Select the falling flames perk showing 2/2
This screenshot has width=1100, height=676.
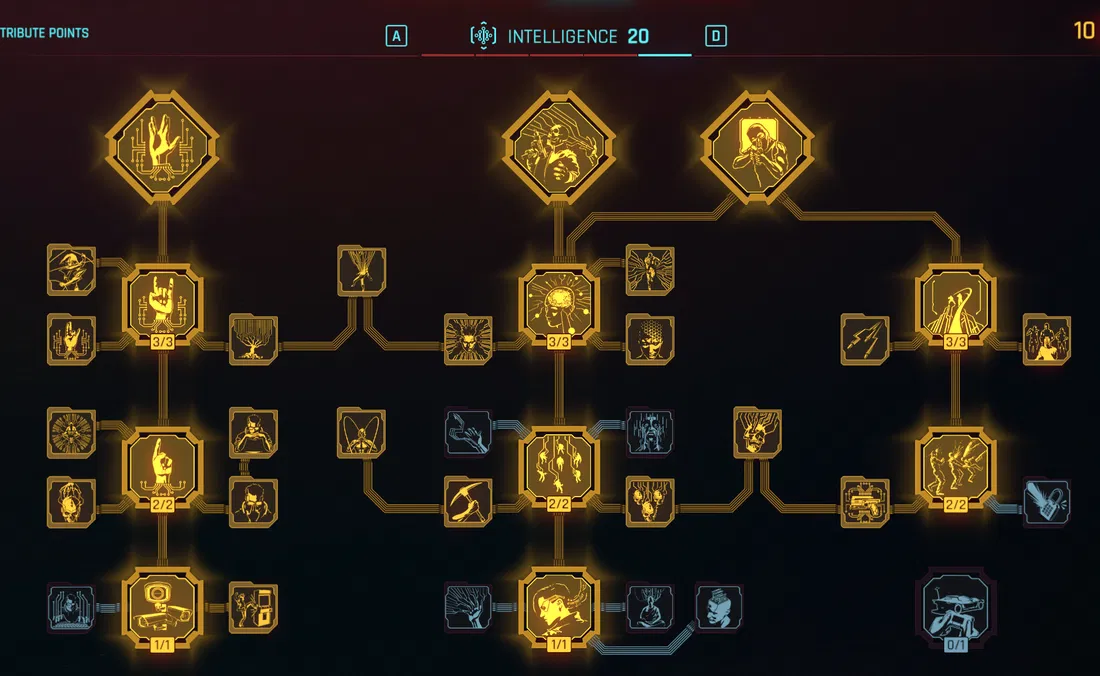tap(559, 467)
